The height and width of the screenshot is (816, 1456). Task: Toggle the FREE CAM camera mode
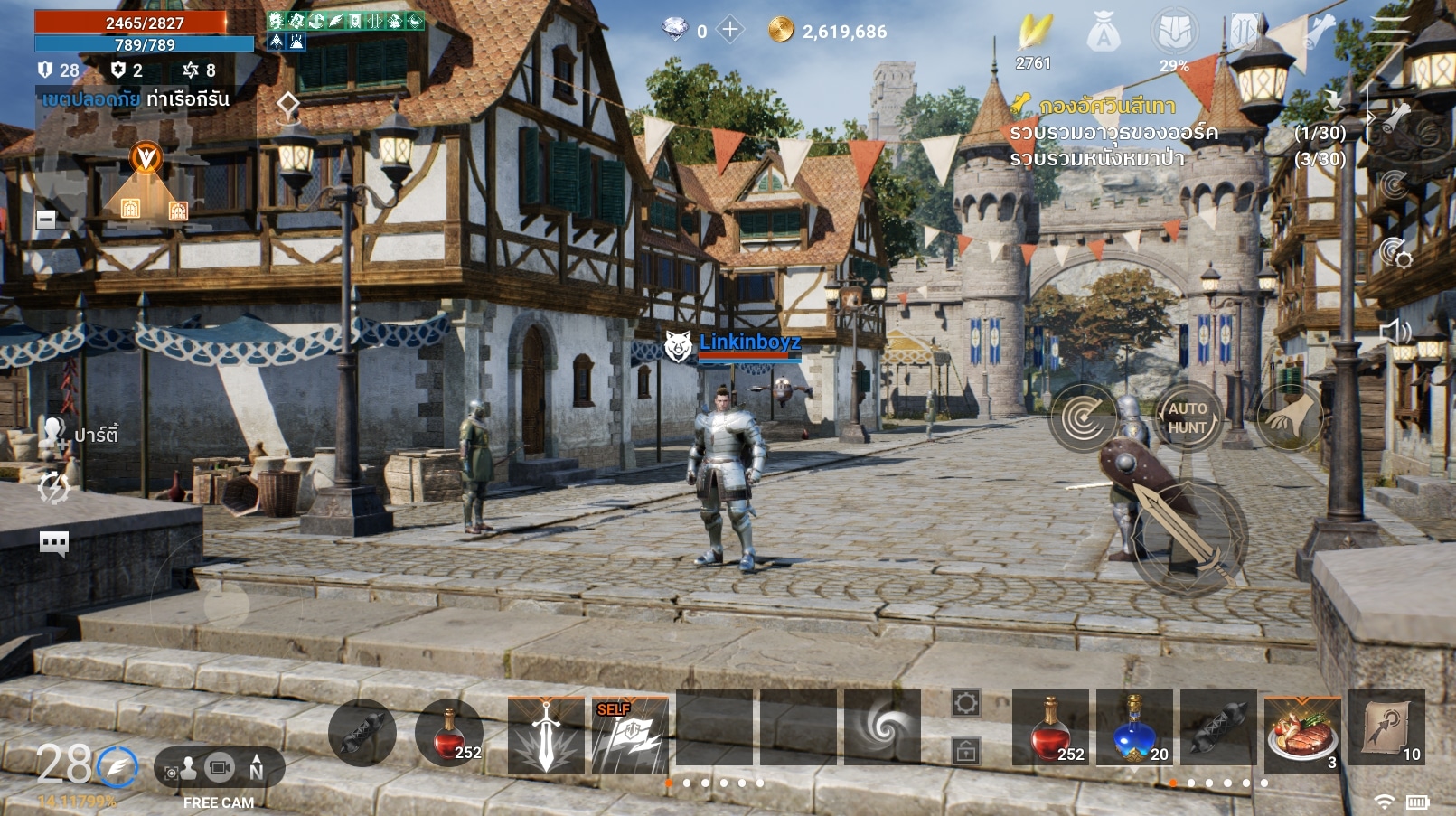pyautogui.click(x=219, y=769)
